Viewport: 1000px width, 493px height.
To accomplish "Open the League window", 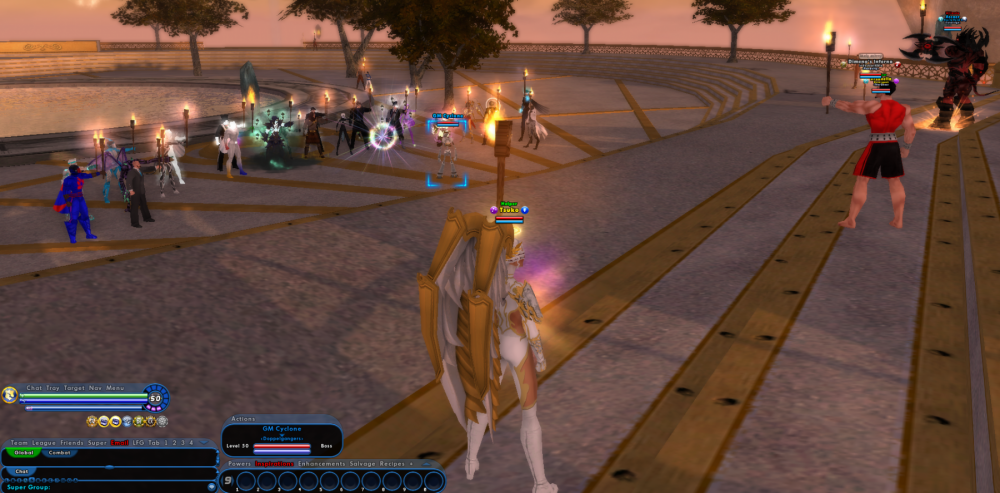I will [x=44, y=442].
